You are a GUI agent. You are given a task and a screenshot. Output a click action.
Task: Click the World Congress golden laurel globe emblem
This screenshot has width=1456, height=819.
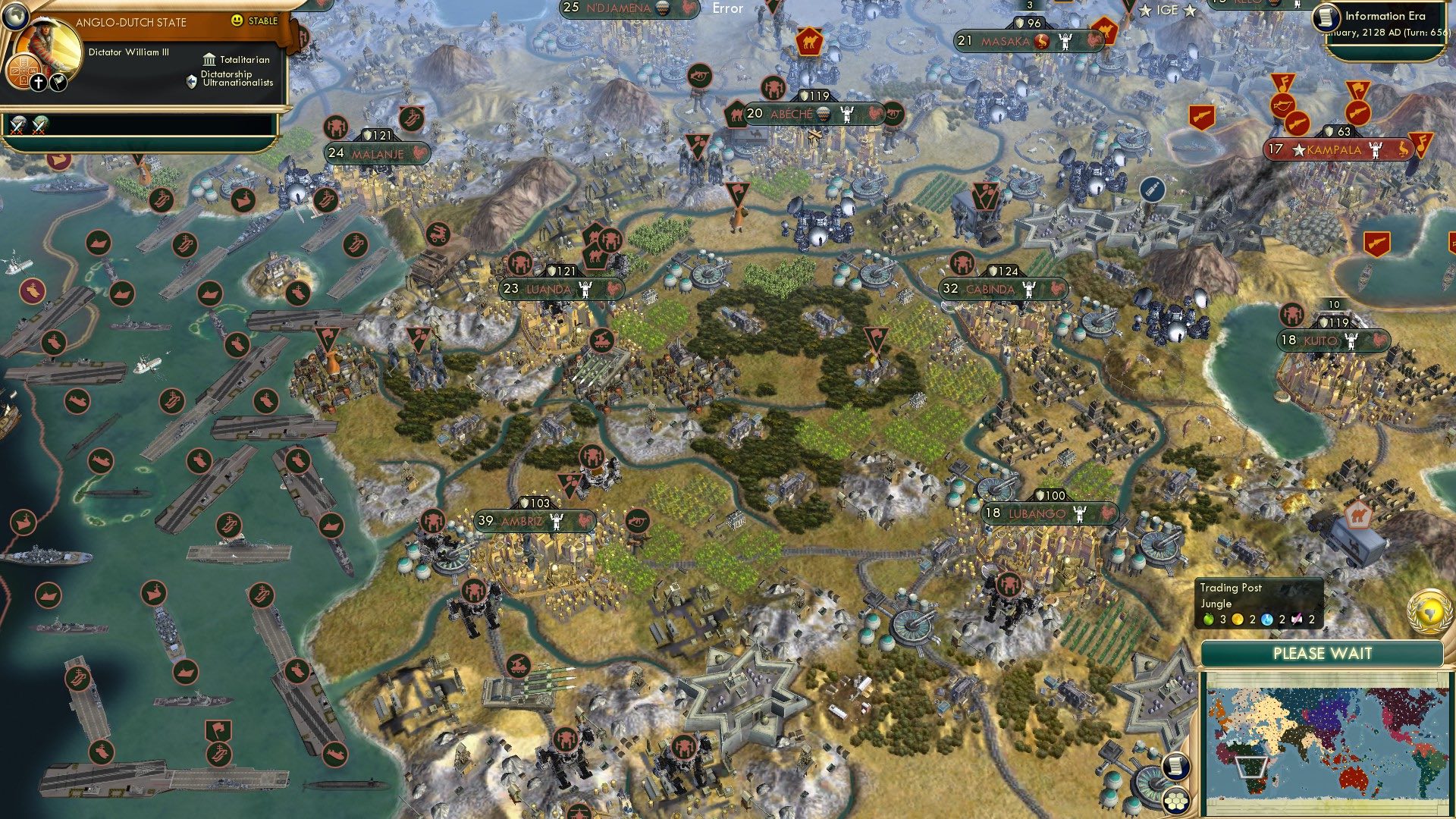pyautogui.click(x=1429, y=610)
